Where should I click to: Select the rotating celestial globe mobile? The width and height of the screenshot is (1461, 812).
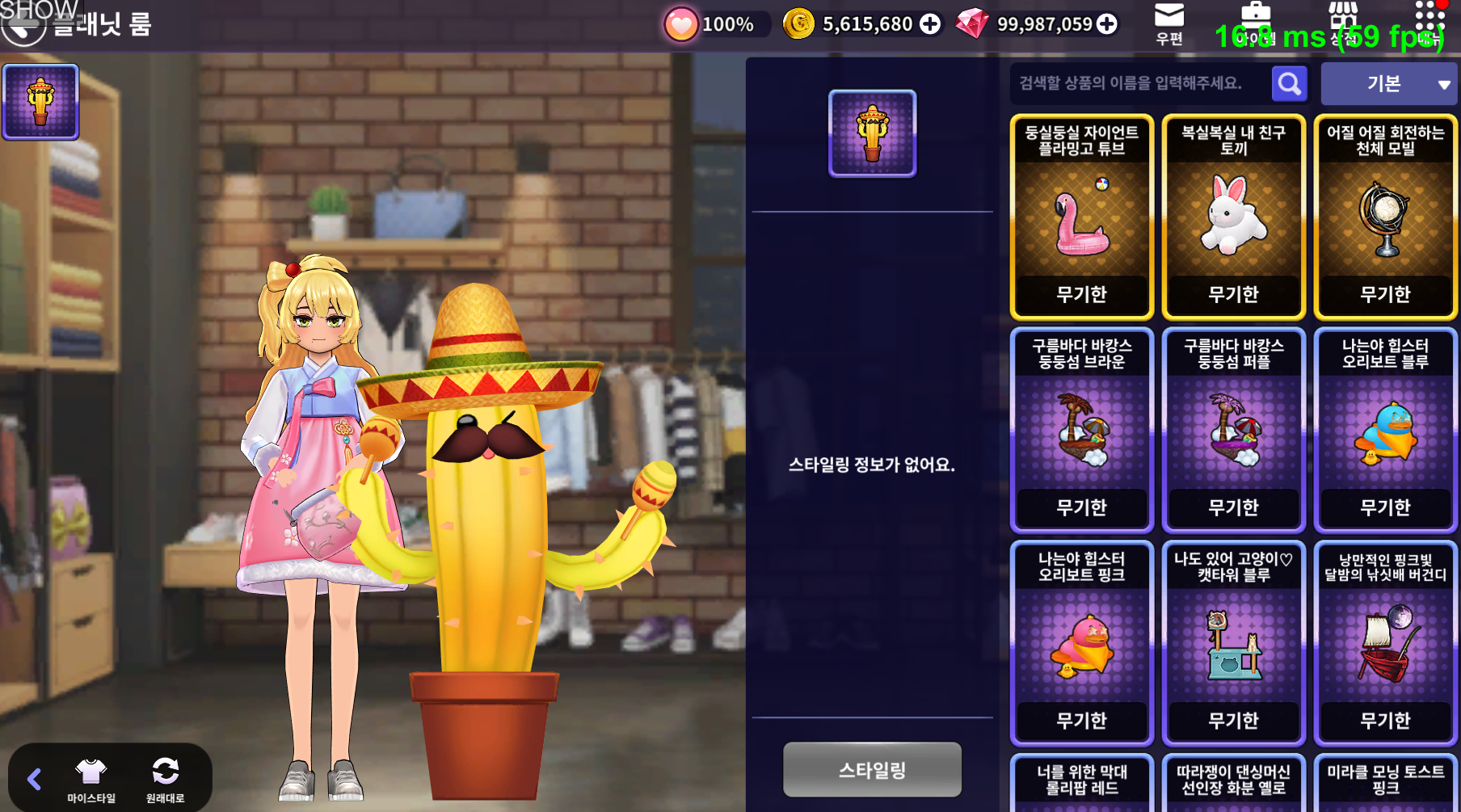[x=1385, y=217]
